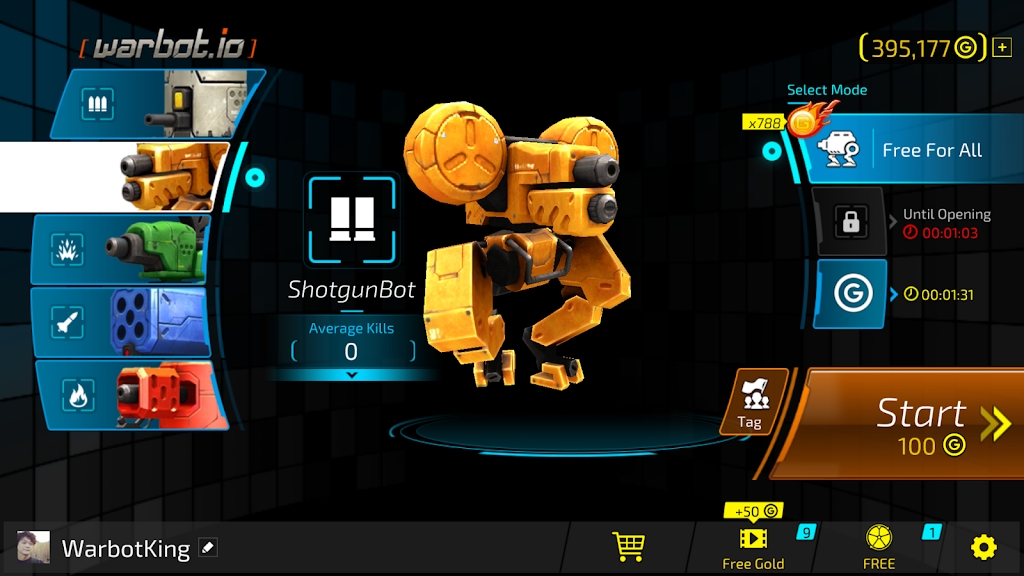Tap the ShotgunBot shotgun shell weapon icon

pos(352,219)
